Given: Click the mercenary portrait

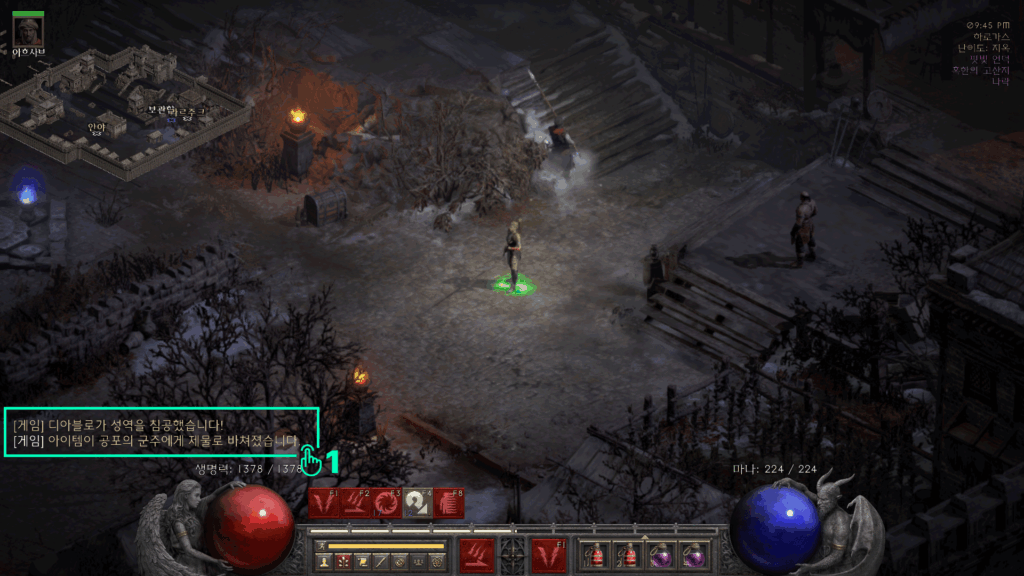Looking at the screenshot, I should 28,30.
